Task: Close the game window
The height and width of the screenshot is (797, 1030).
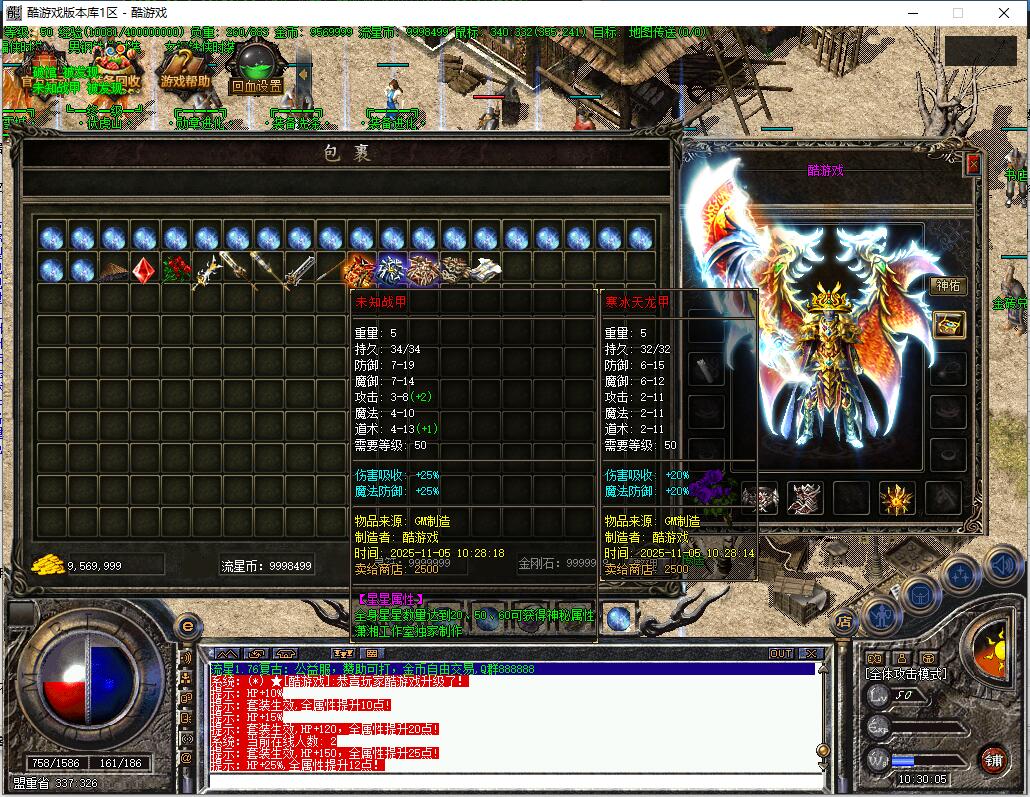Action: coord(1004,13)
